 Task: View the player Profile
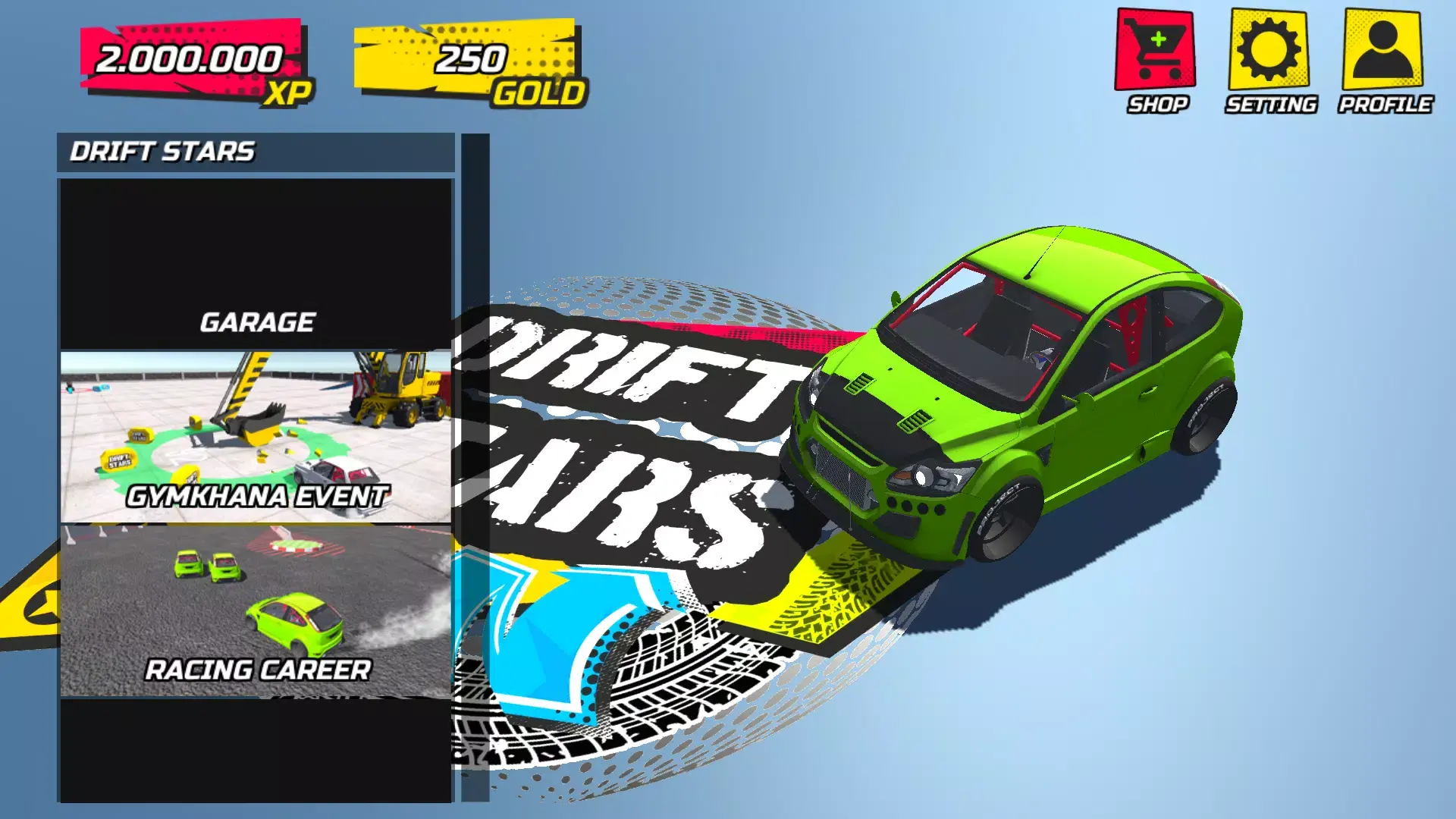click(x=1382, y=51)
